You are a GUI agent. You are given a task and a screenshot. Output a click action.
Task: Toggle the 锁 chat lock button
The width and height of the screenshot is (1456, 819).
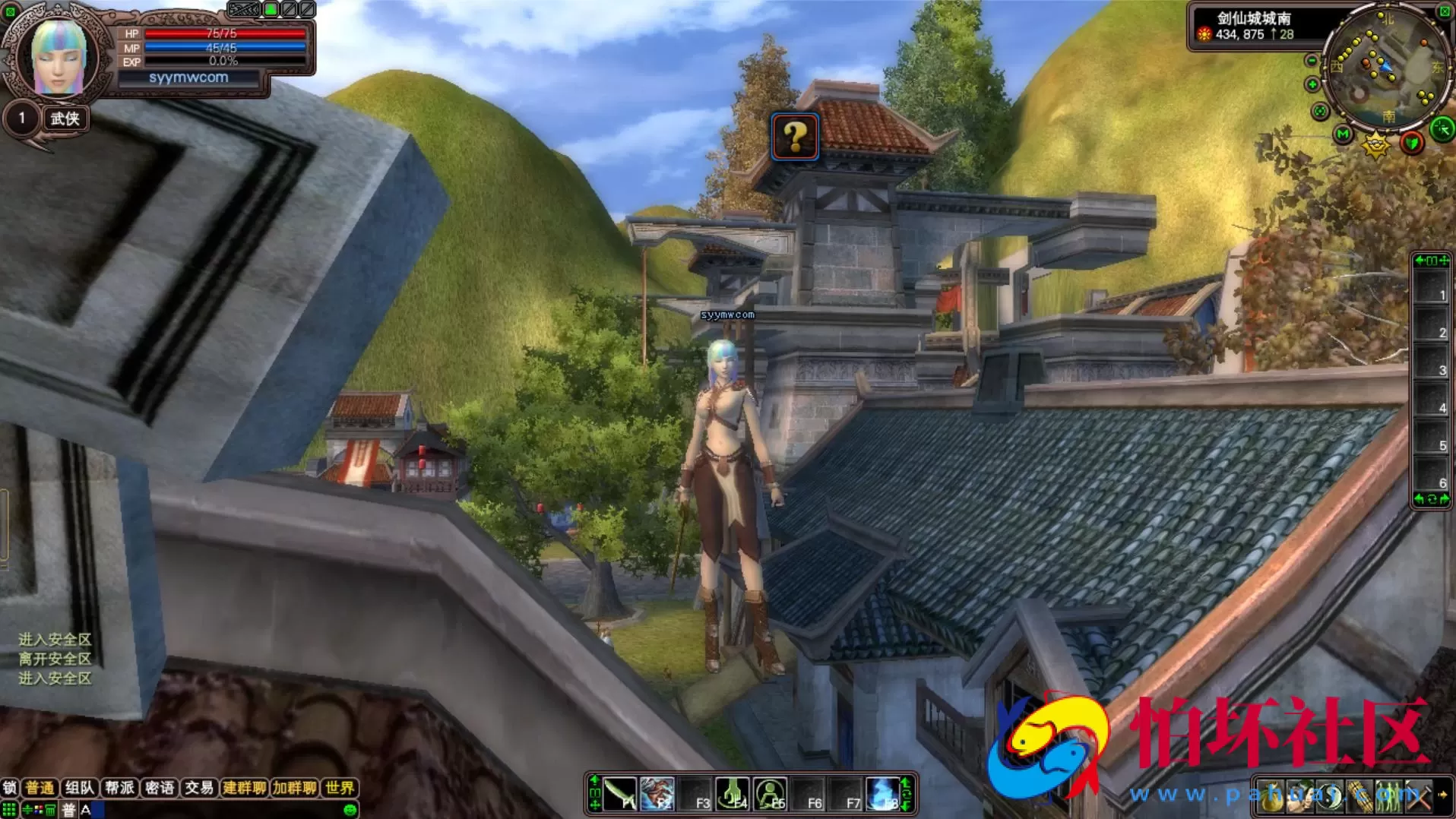10,788
